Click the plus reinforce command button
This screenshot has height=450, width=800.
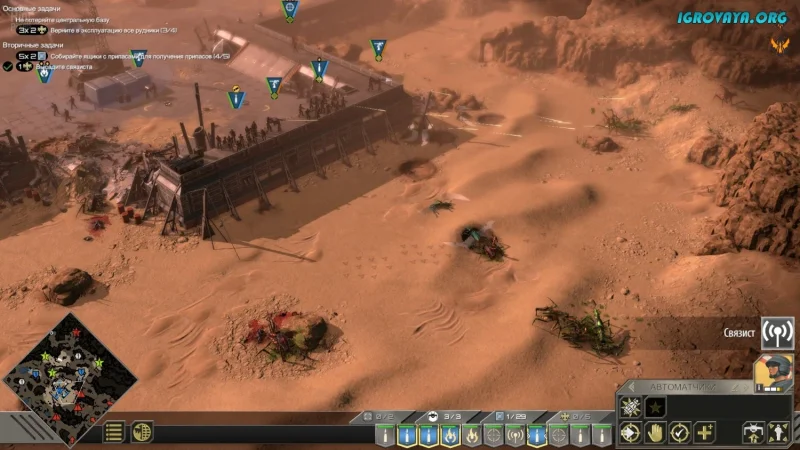(706, 433)
